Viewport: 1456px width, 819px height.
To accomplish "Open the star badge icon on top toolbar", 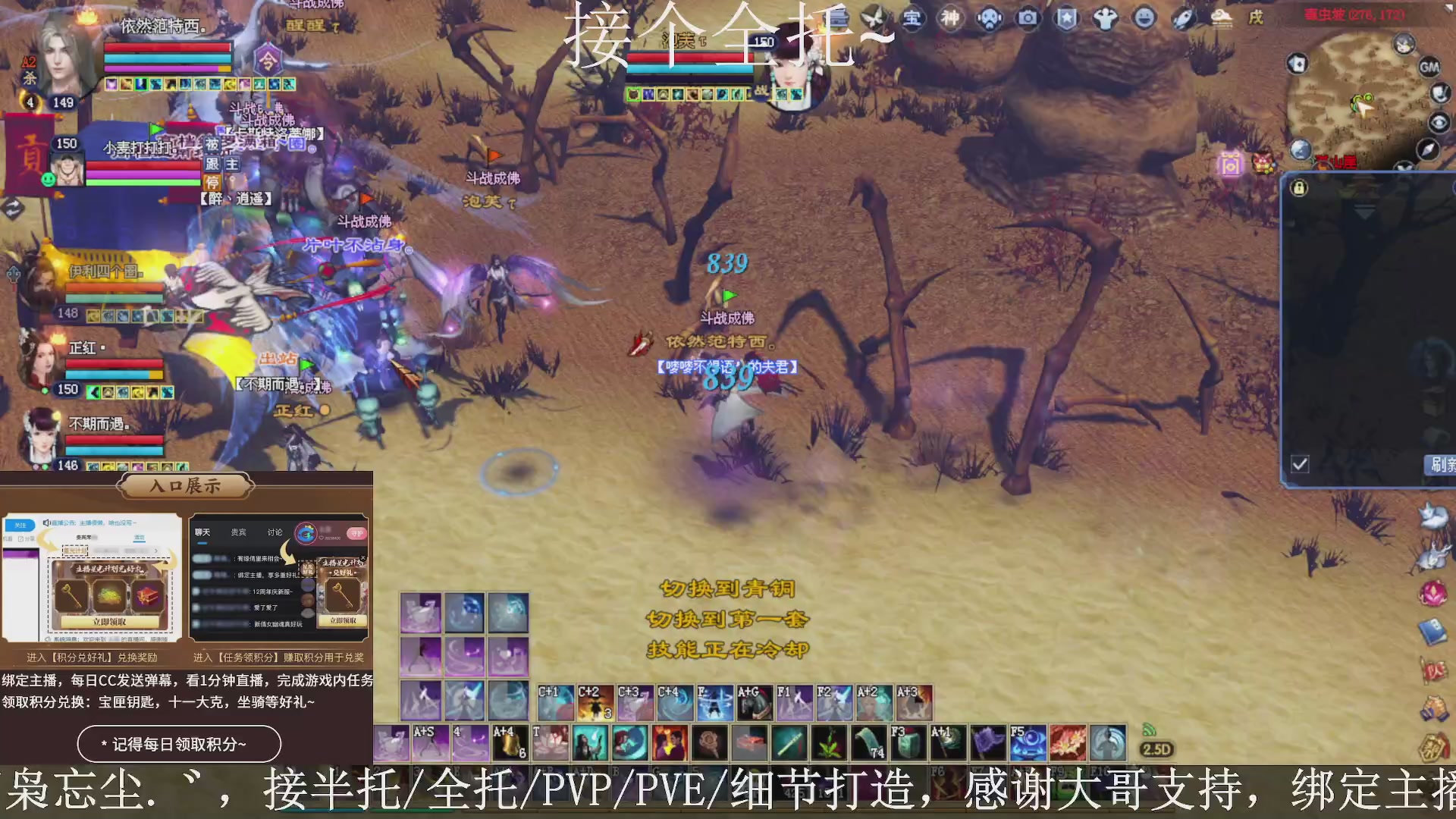I will pos(1066,19).
